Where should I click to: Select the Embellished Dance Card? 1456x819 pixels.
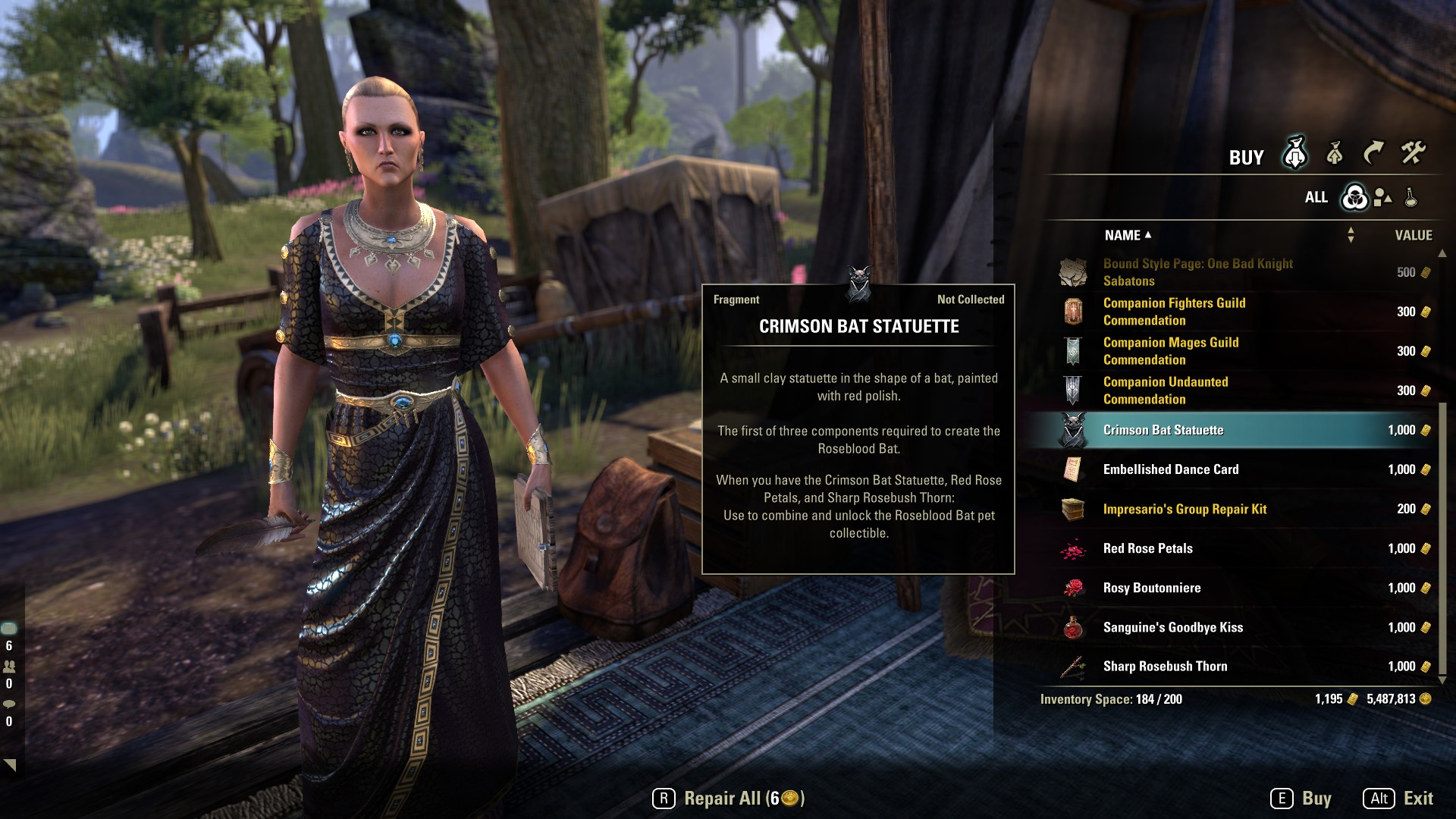pos(1171,469)
